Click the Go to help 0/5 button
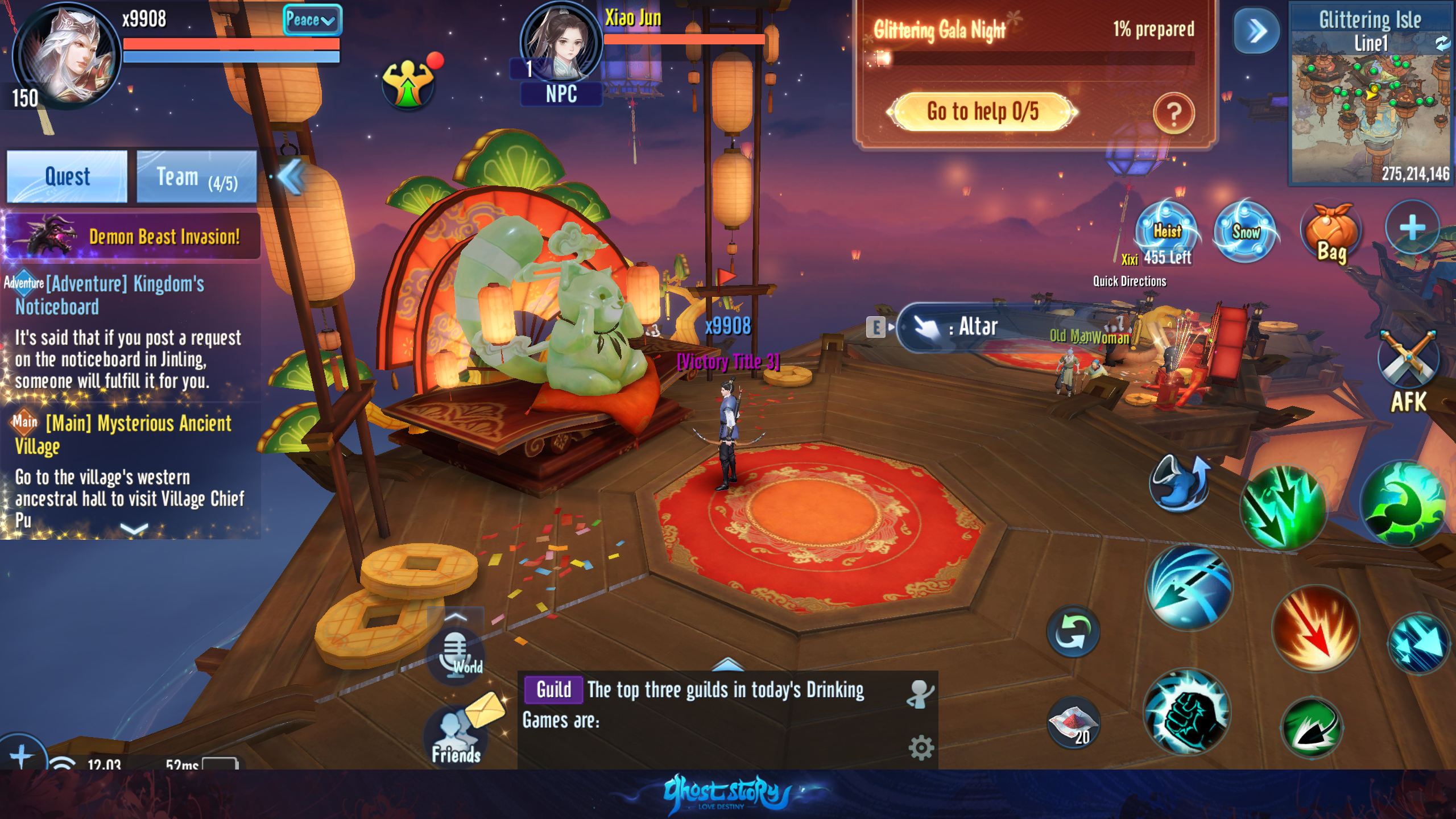 click(982, 111)
